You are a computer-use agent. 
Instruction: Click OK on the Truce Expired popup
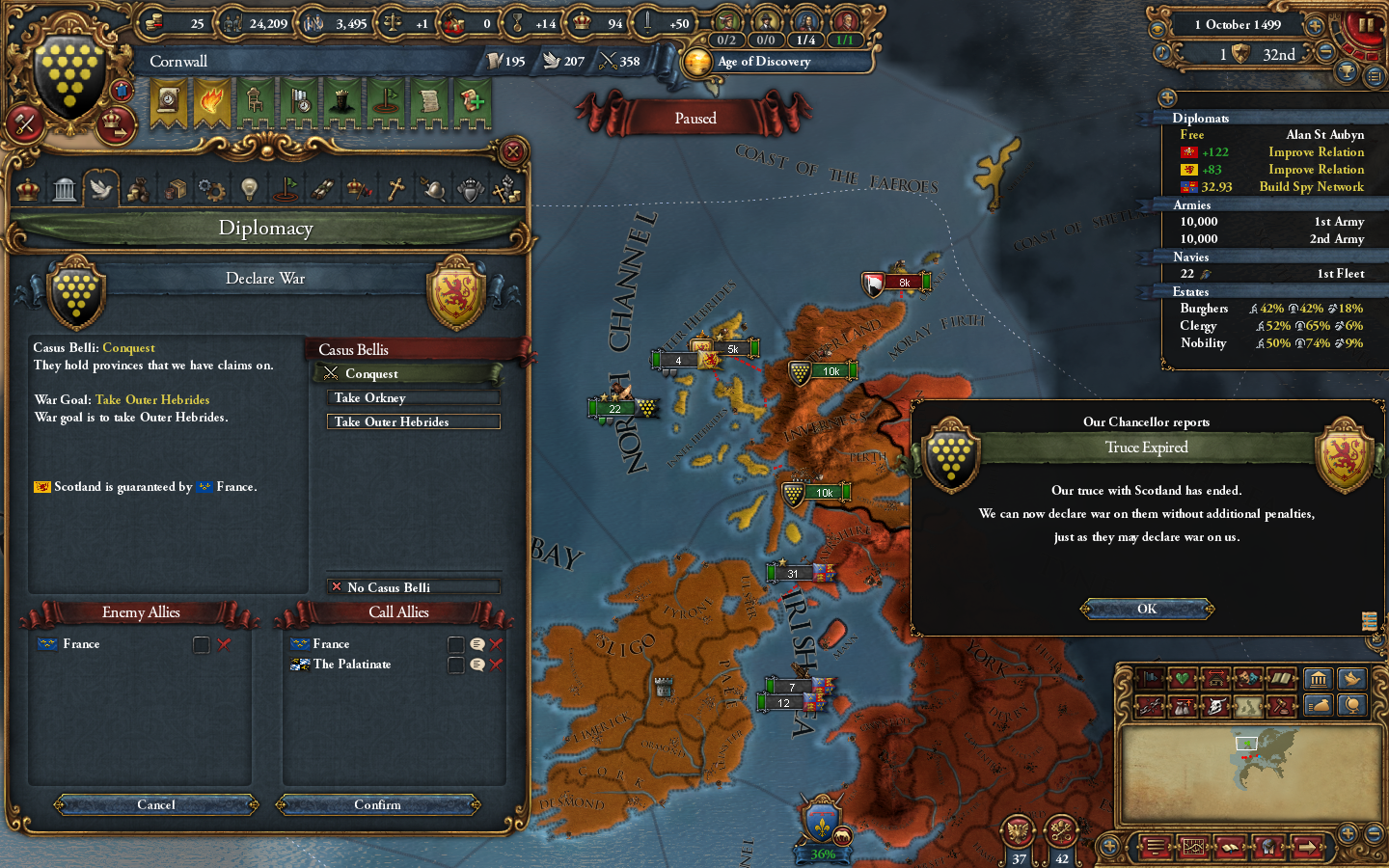(x=1147, y=609)
